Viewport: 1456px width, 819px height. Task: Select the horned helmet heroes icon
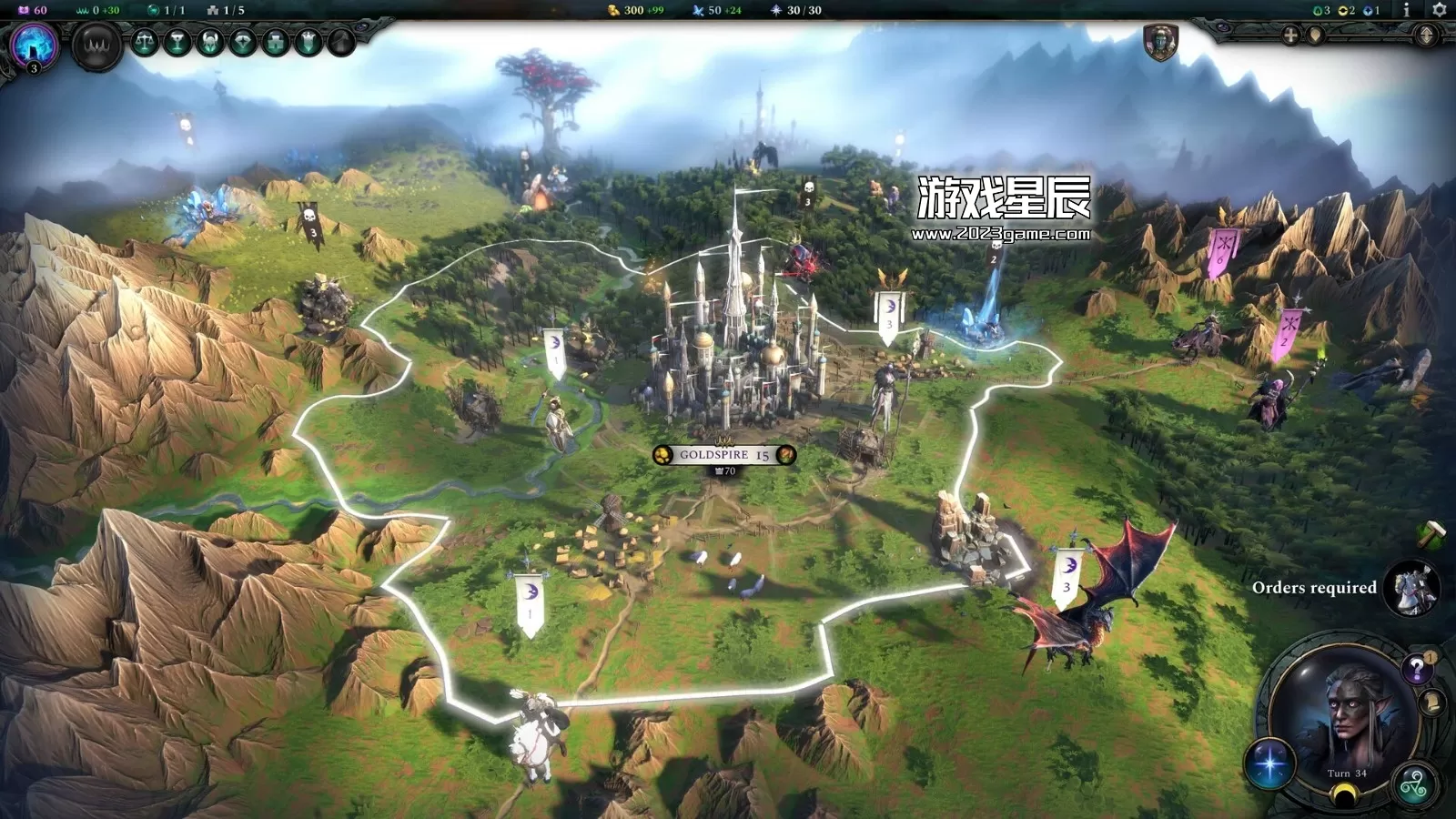tap(210, 42)
